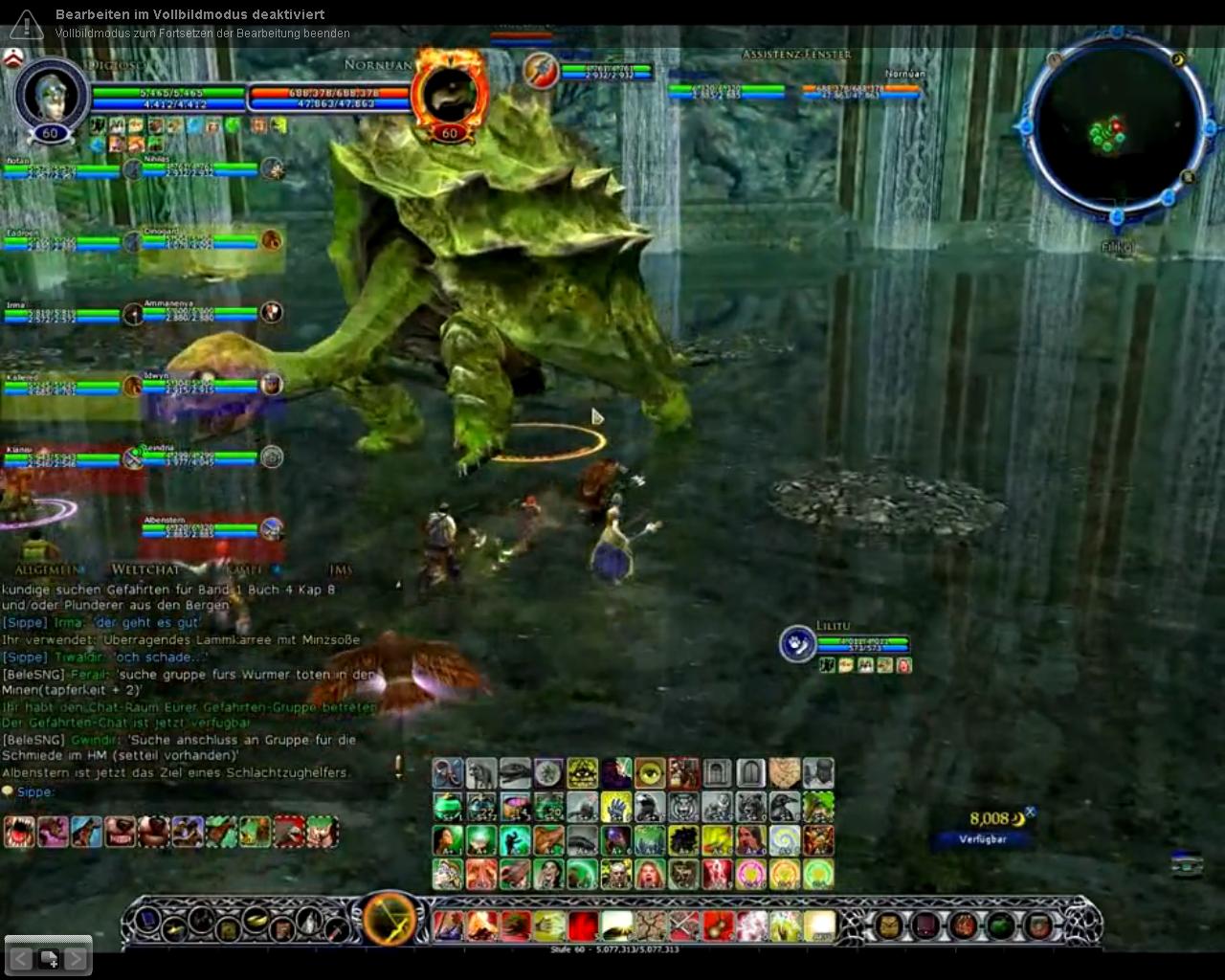This screenshot has height=980, width=1225.
Task: Click the Verfügbar 8,008 points indicator
Action: [985, 827]
